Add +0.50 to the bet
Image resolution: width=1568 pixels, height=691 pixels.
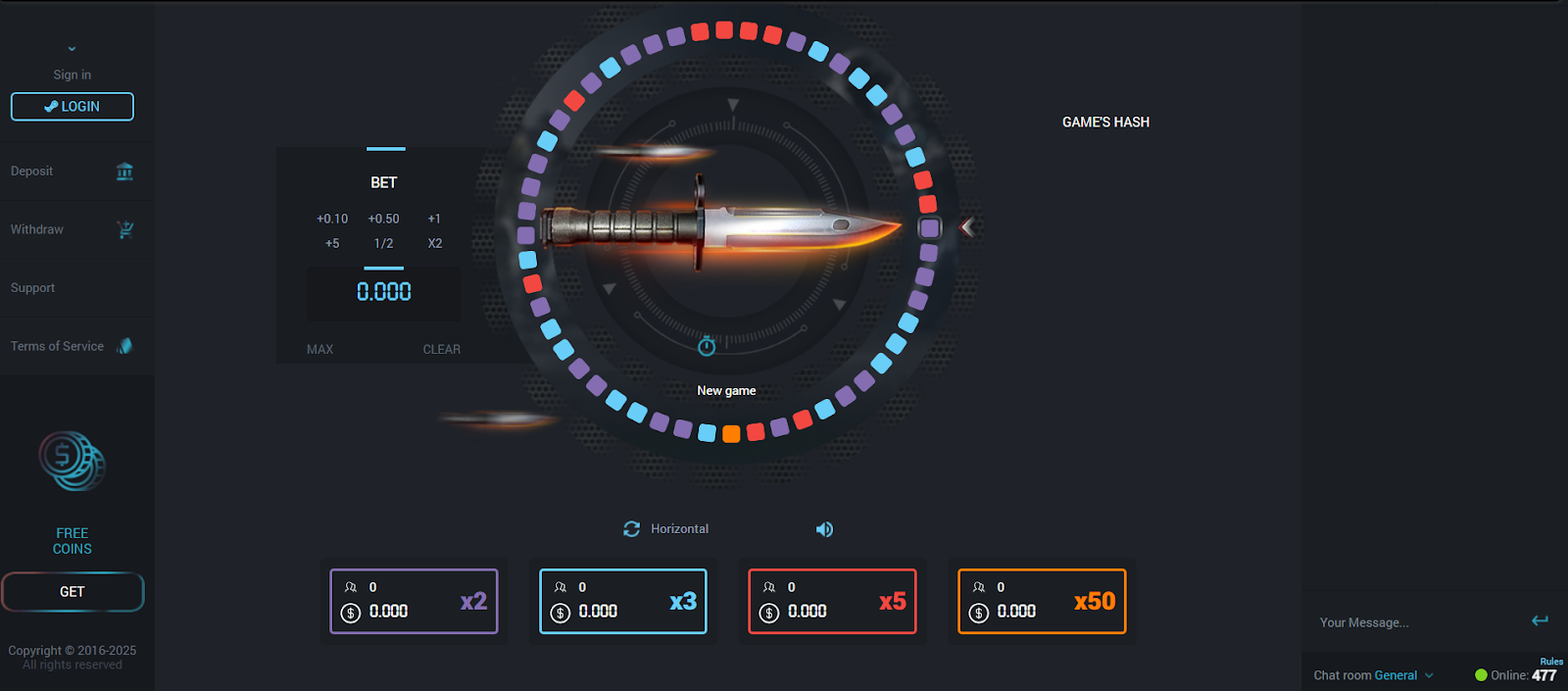(x=383, y=219)
